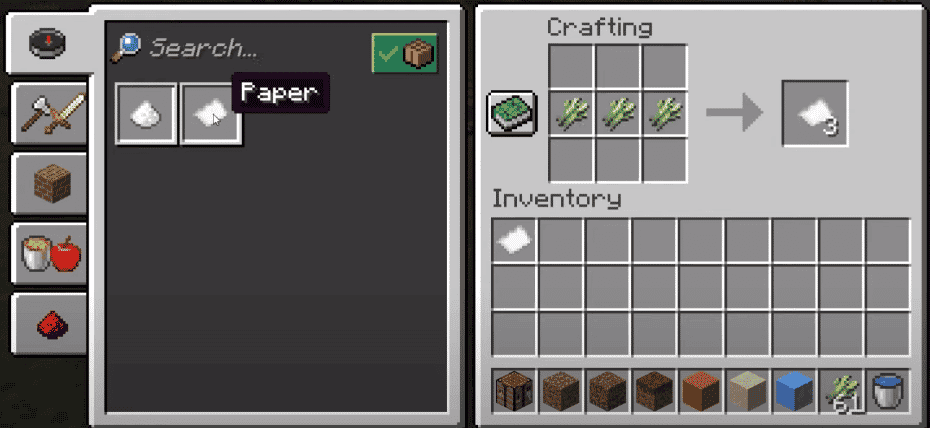The image size is (930, 428).
Task: Choose the sugar recipe in recipe book
Action: [x=147, y=113]
